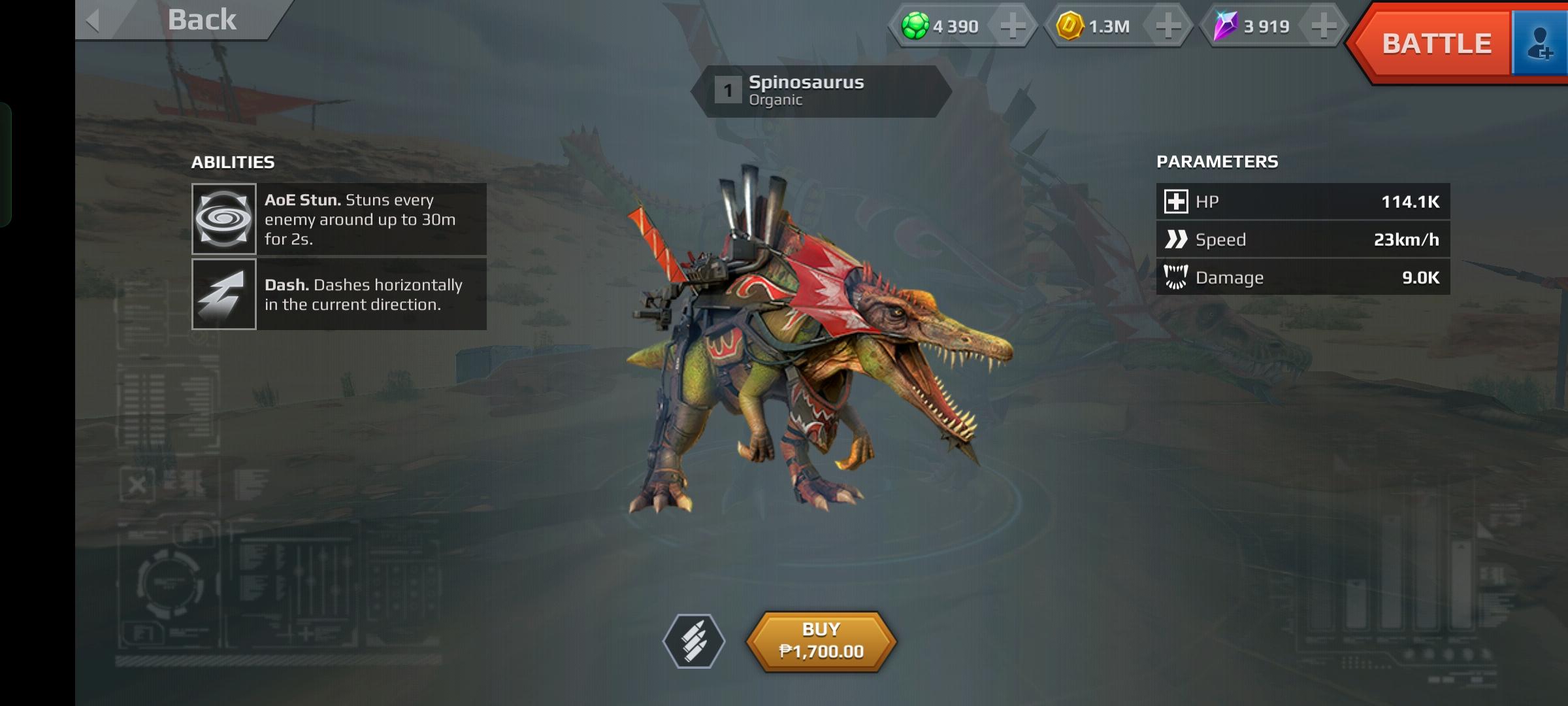Click the purple crystals currency icon
The width and height of the screenshot is (1568, 706).
1227,27
